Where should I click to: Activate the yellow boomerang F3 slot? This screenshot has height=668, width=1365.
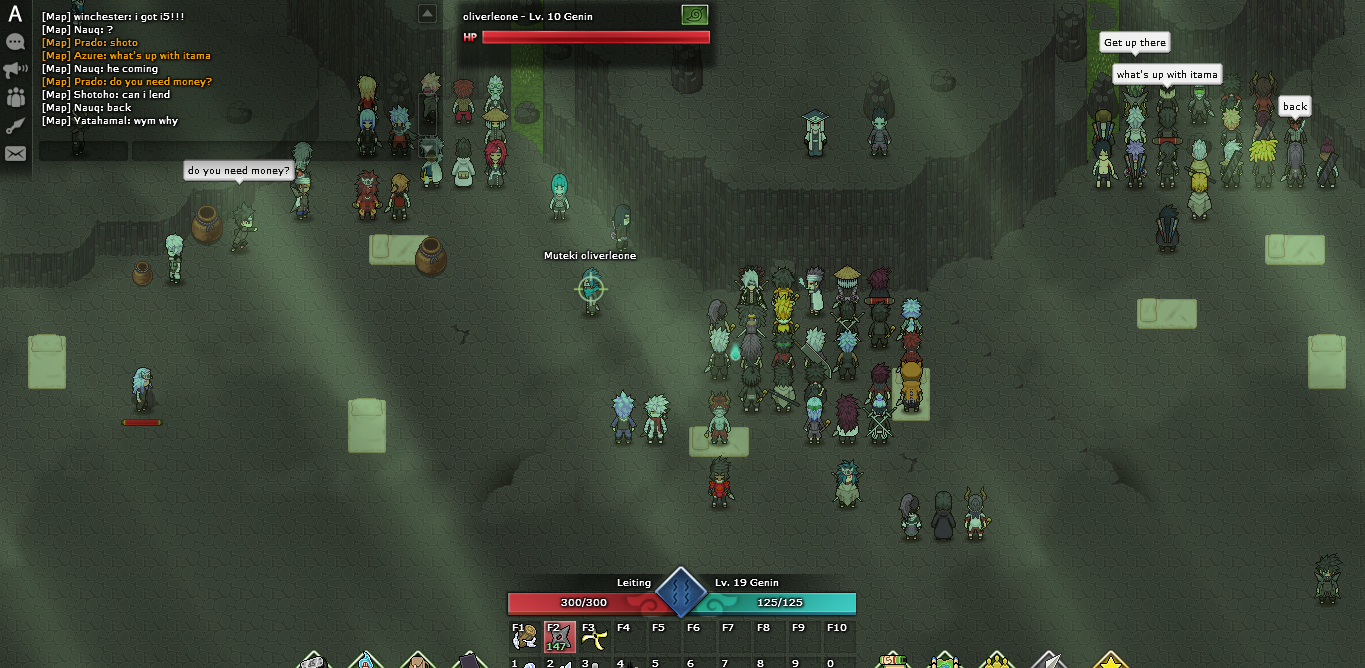(594, 637)
